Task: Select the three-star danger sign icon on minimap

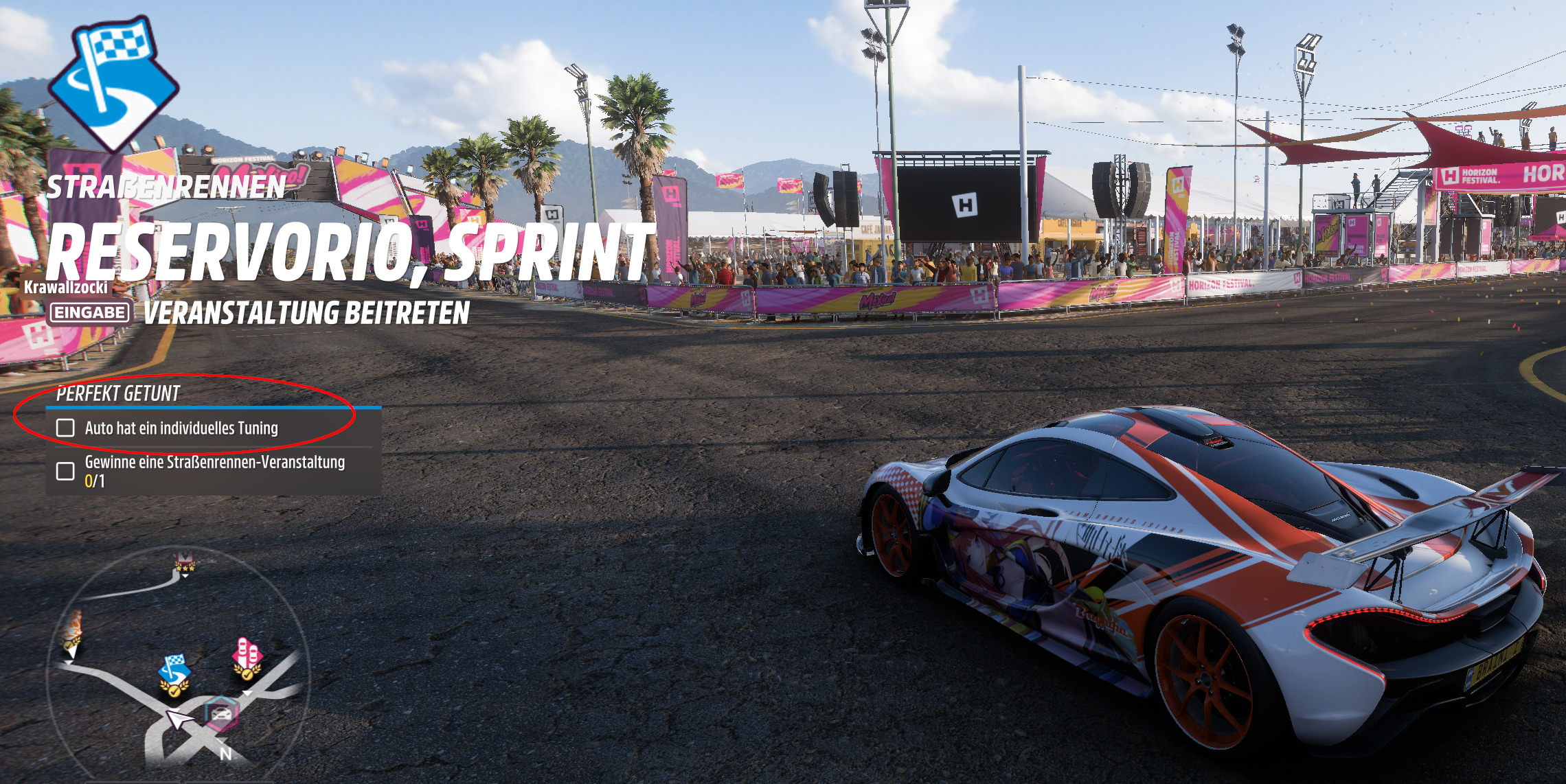Action: [185, 563]
